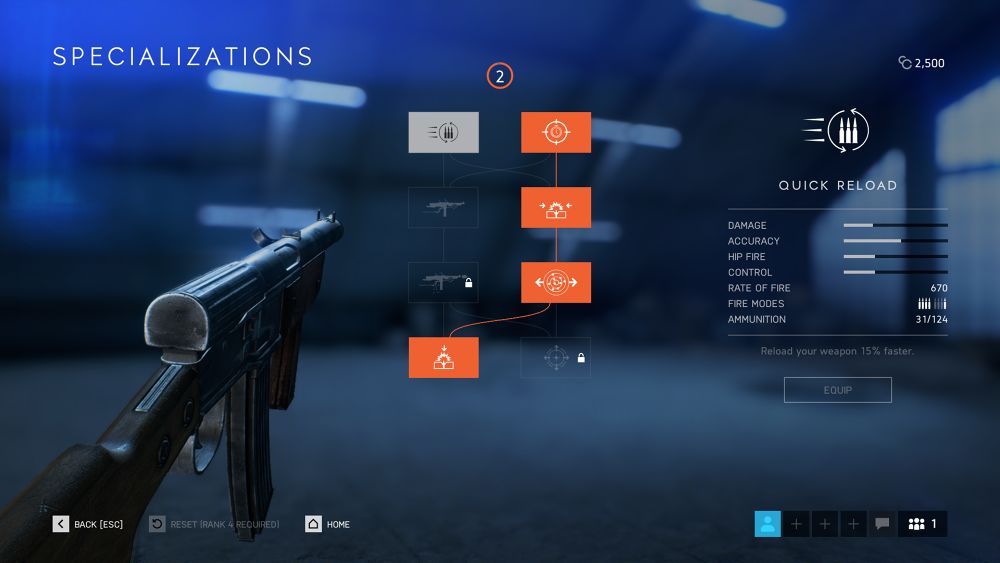The image size is (1000, 563).
Task: Click the locked gun specialization tile
Action: pos(443,282)
